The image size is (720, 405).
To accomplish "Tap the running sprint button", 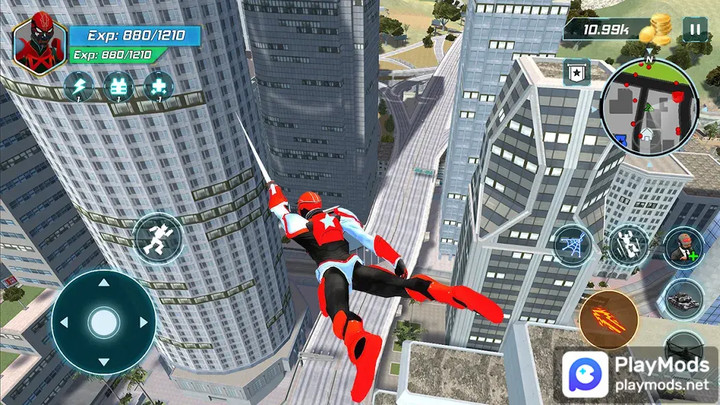I will tap(158, 238).
